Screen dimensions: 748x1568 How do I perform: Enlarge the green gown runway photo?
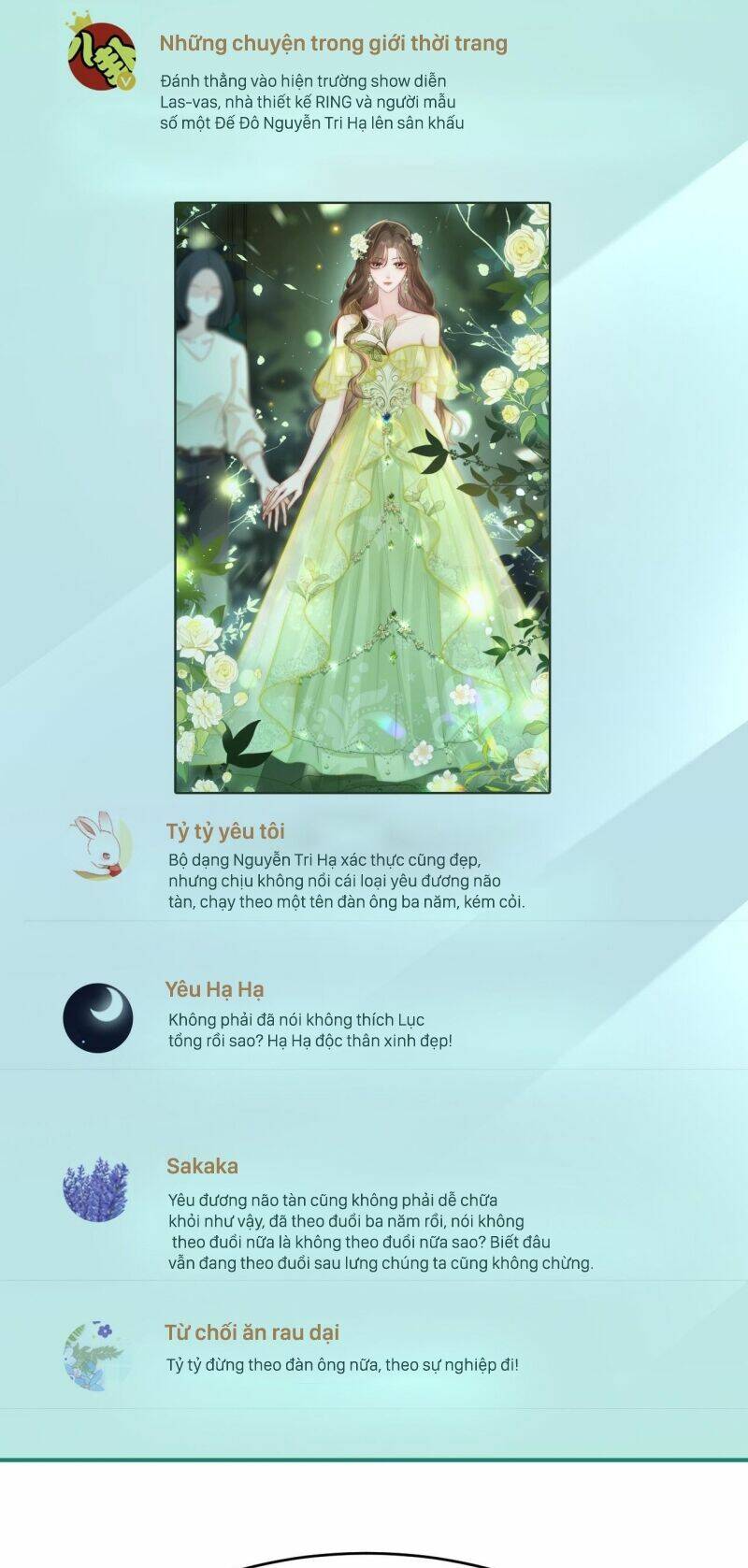[363, 497]
